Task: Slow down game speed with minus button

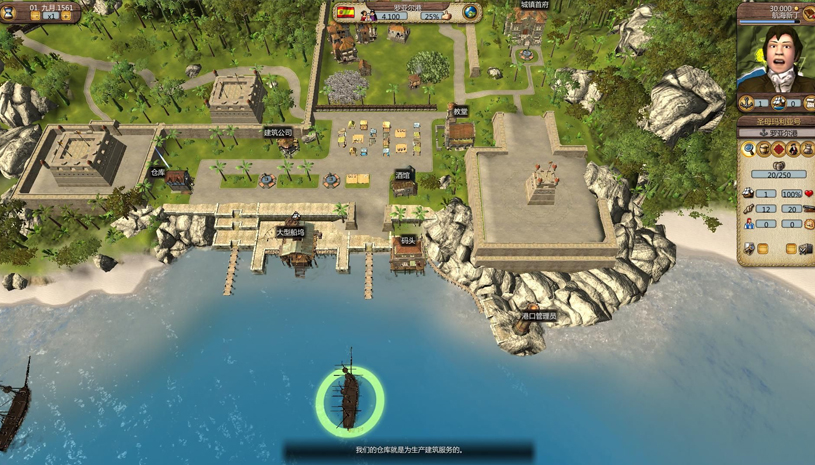Action: point(36,17)
